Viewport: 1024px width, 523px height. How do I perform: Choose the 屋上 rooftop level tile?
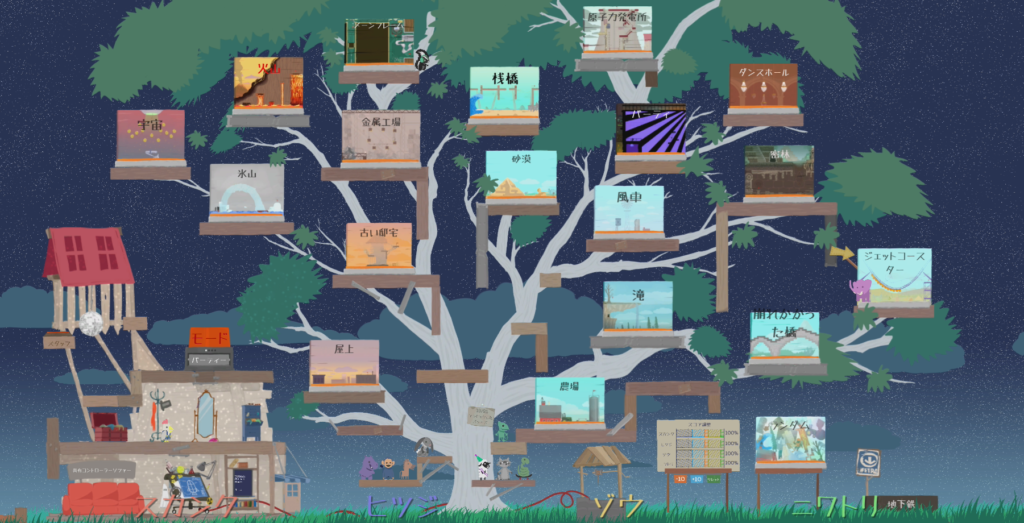pos(344,364)
